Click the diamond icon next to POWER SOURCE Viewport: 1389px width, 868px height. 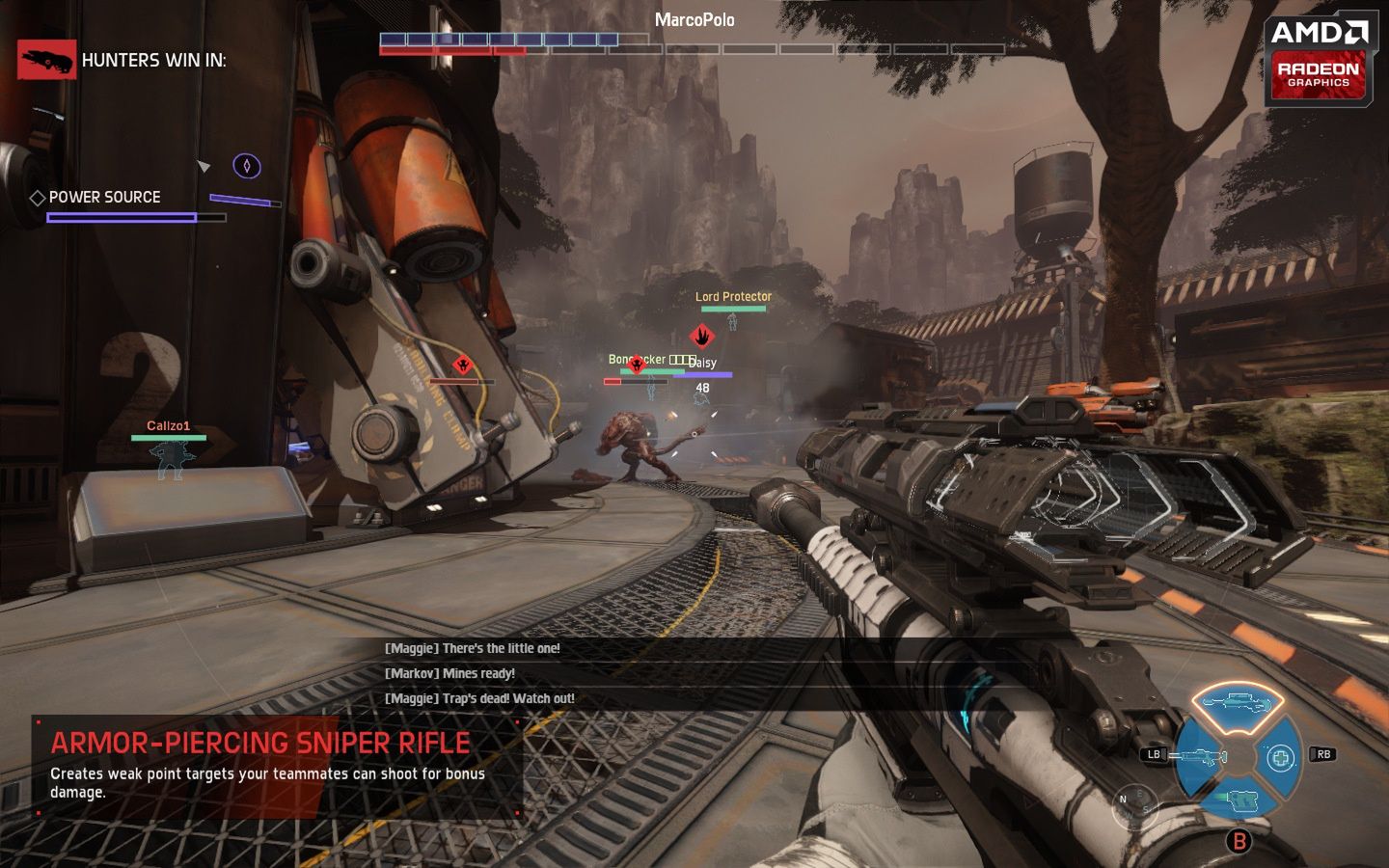coord(38,197)
